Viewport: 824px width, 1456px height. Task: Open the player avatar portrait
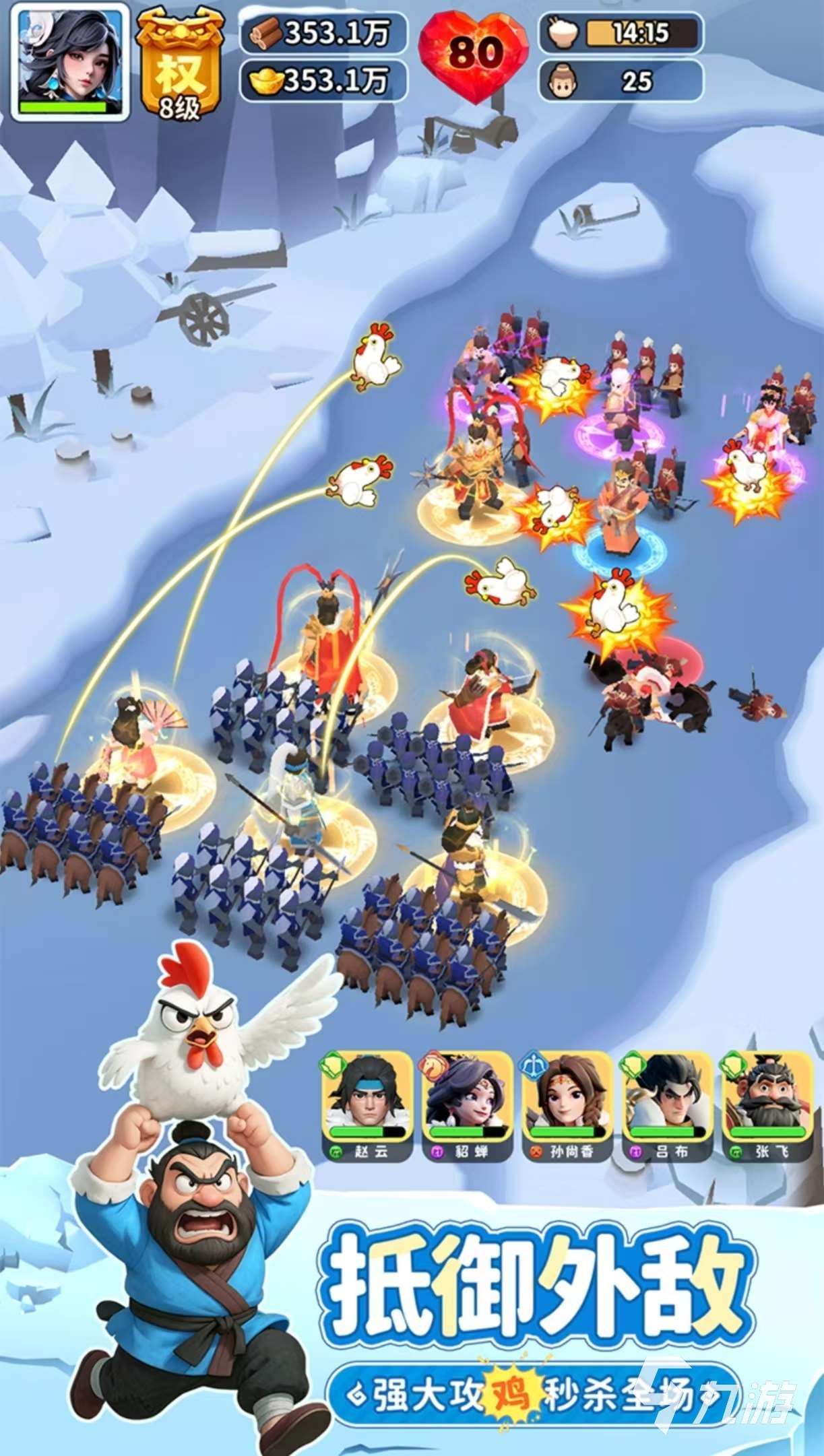click(x=71, y=62)
